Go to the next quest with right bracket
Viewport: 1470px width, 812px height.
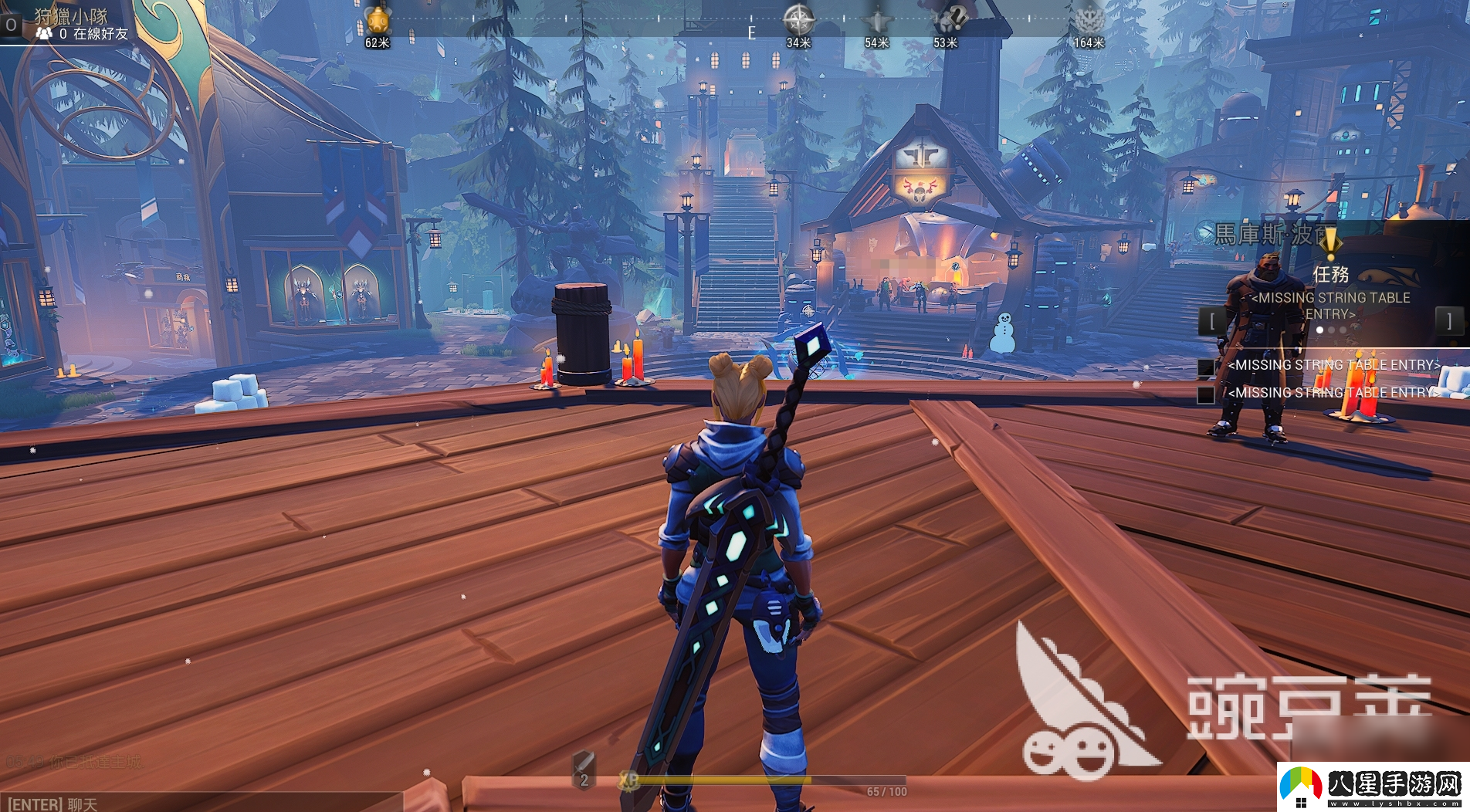pyautogui.click(x=1448, y=320)
